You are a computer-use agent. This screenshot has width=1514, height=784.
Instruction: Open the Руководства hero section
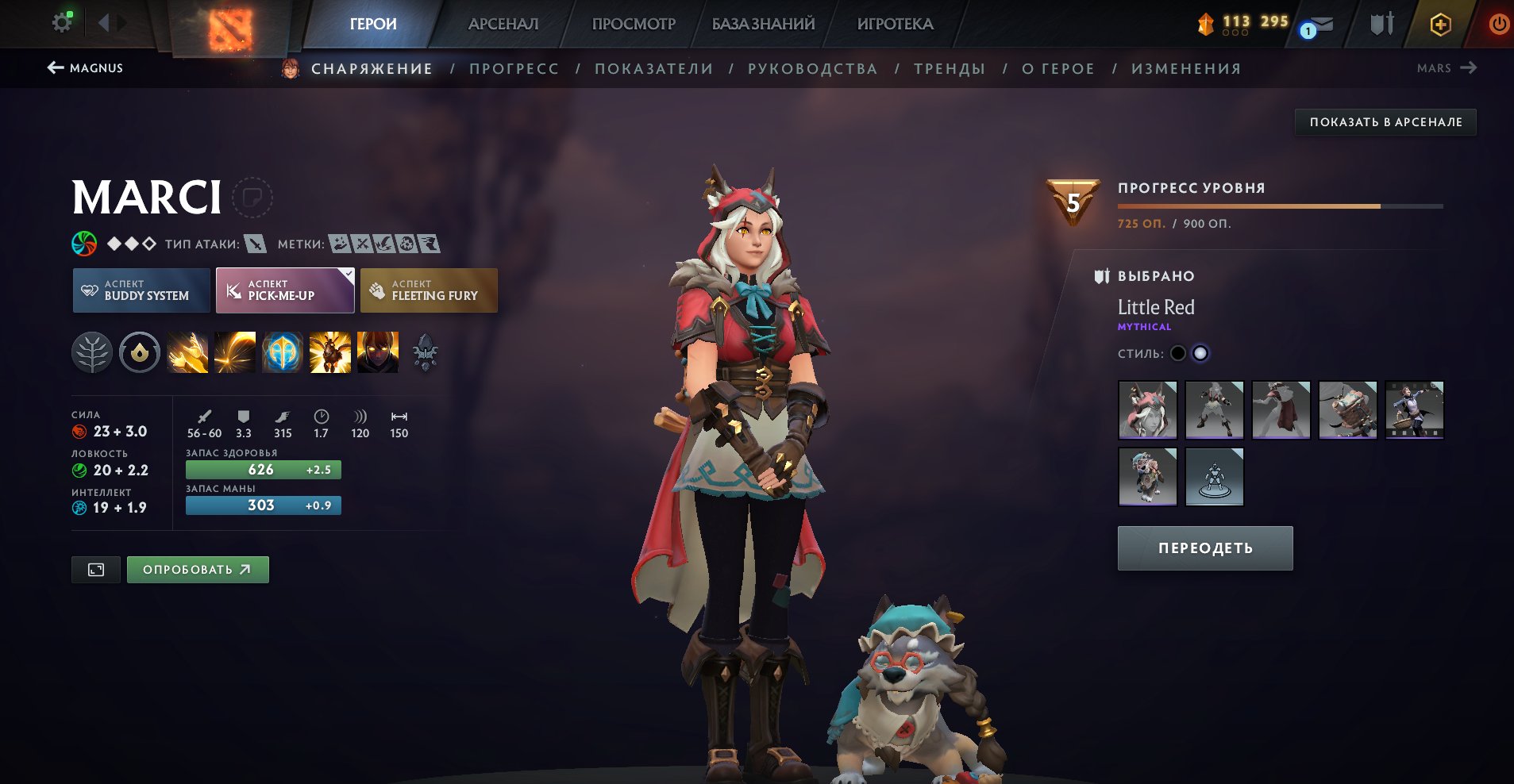pyautogui.click(x=812, y=69)
